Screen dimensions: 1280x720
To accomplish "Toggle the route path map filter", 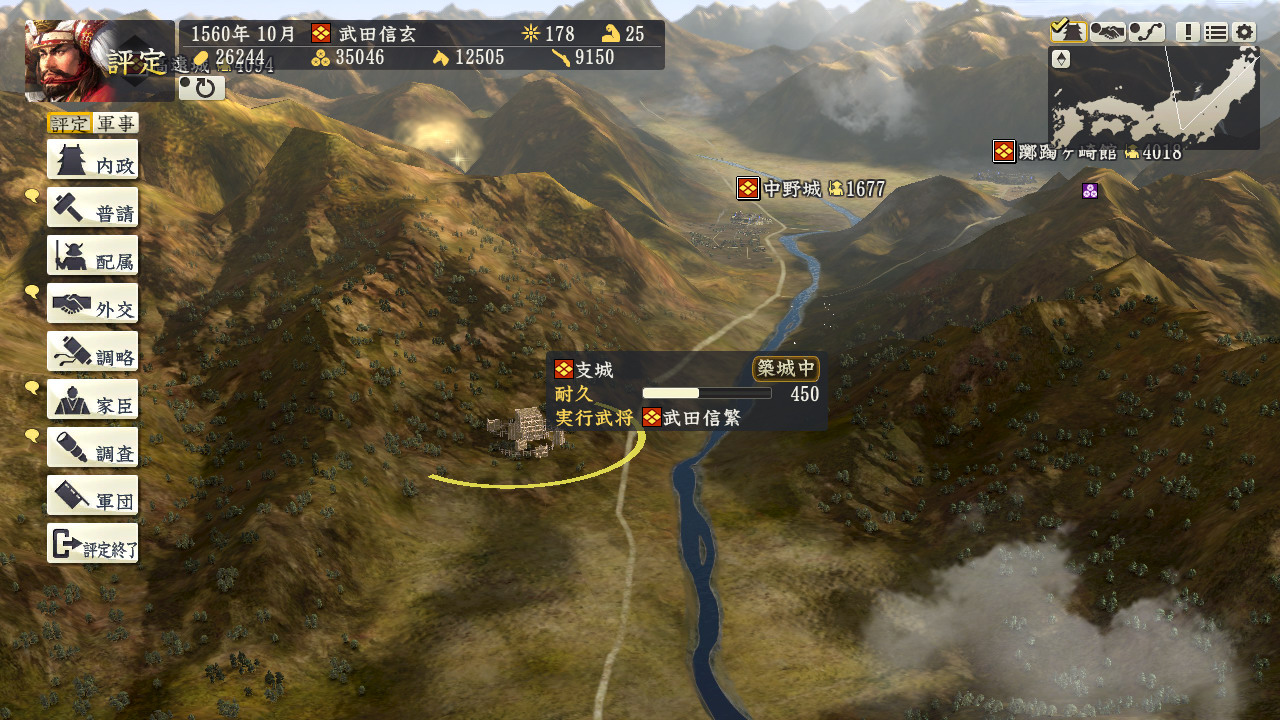I will (x=1146, y=32).
